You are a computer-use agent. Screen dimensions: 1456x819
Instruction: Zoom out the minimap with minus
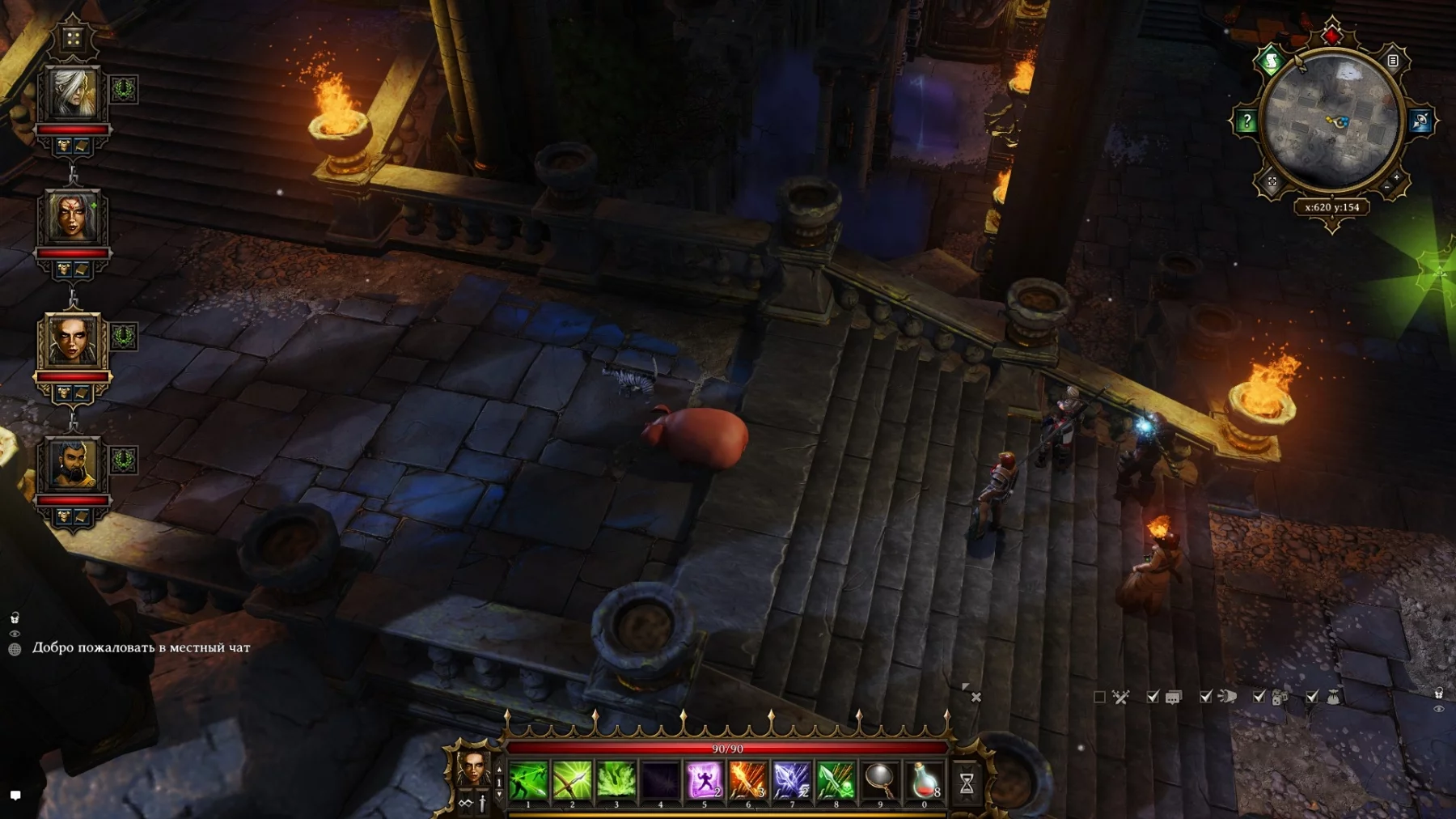pos(1386,187)
